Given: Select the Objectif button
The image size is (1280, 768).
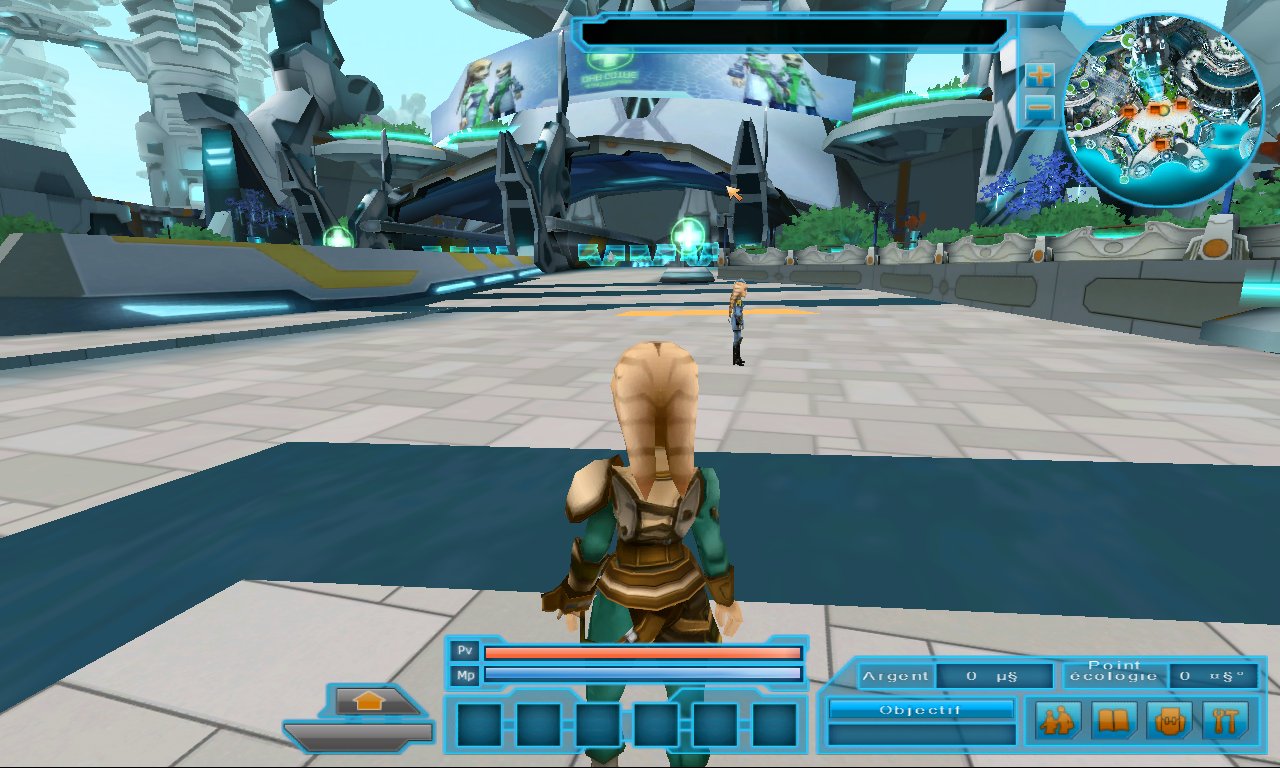Looking at the screenshot, I should pyautogui.click(x=920, y=710).
